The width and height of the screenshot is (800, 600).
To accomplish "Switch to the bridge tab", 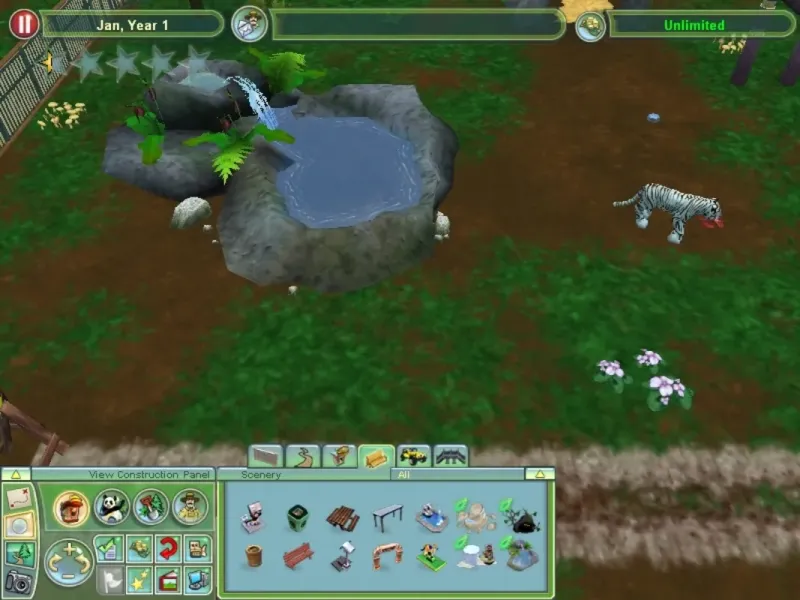I will tap(451, 457).
